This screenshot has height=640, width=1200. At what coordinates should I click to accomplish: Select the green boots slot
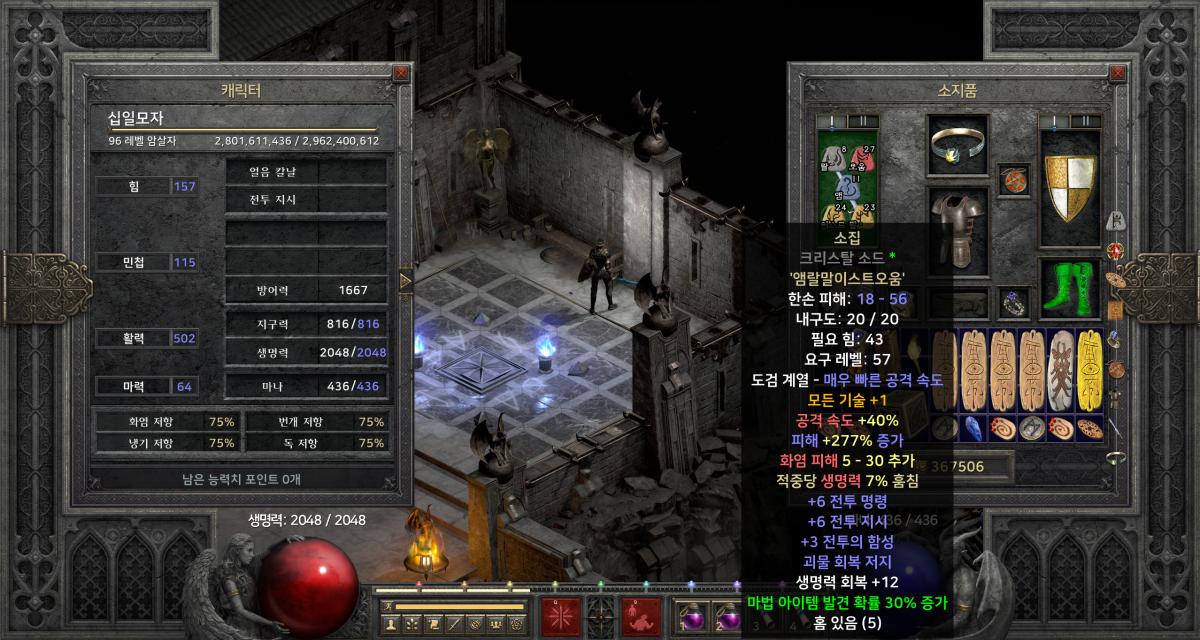click(1071, 285)
